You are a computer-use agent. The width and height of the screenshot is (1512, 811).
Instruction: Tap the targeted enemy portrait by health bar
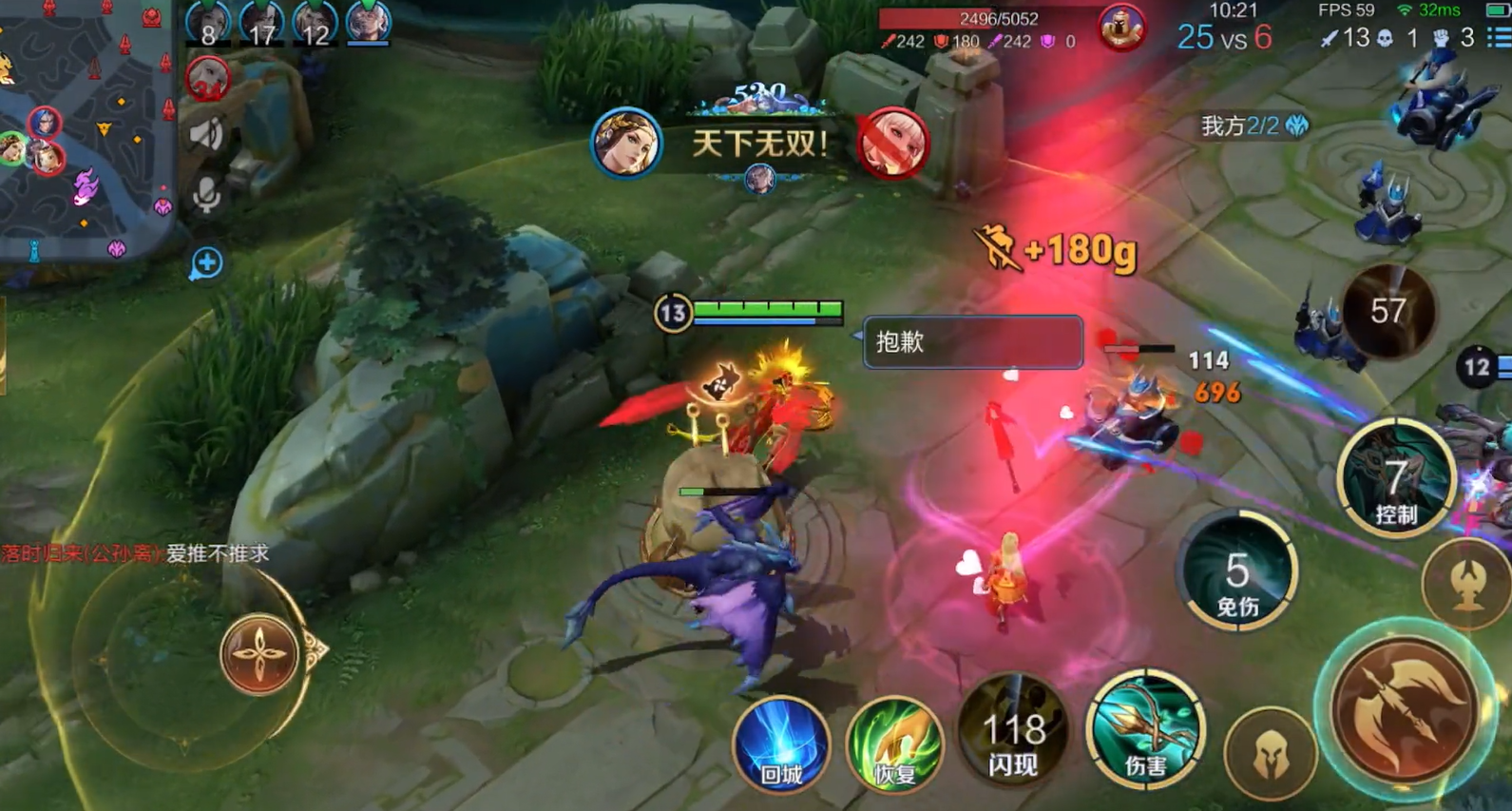1120,28
